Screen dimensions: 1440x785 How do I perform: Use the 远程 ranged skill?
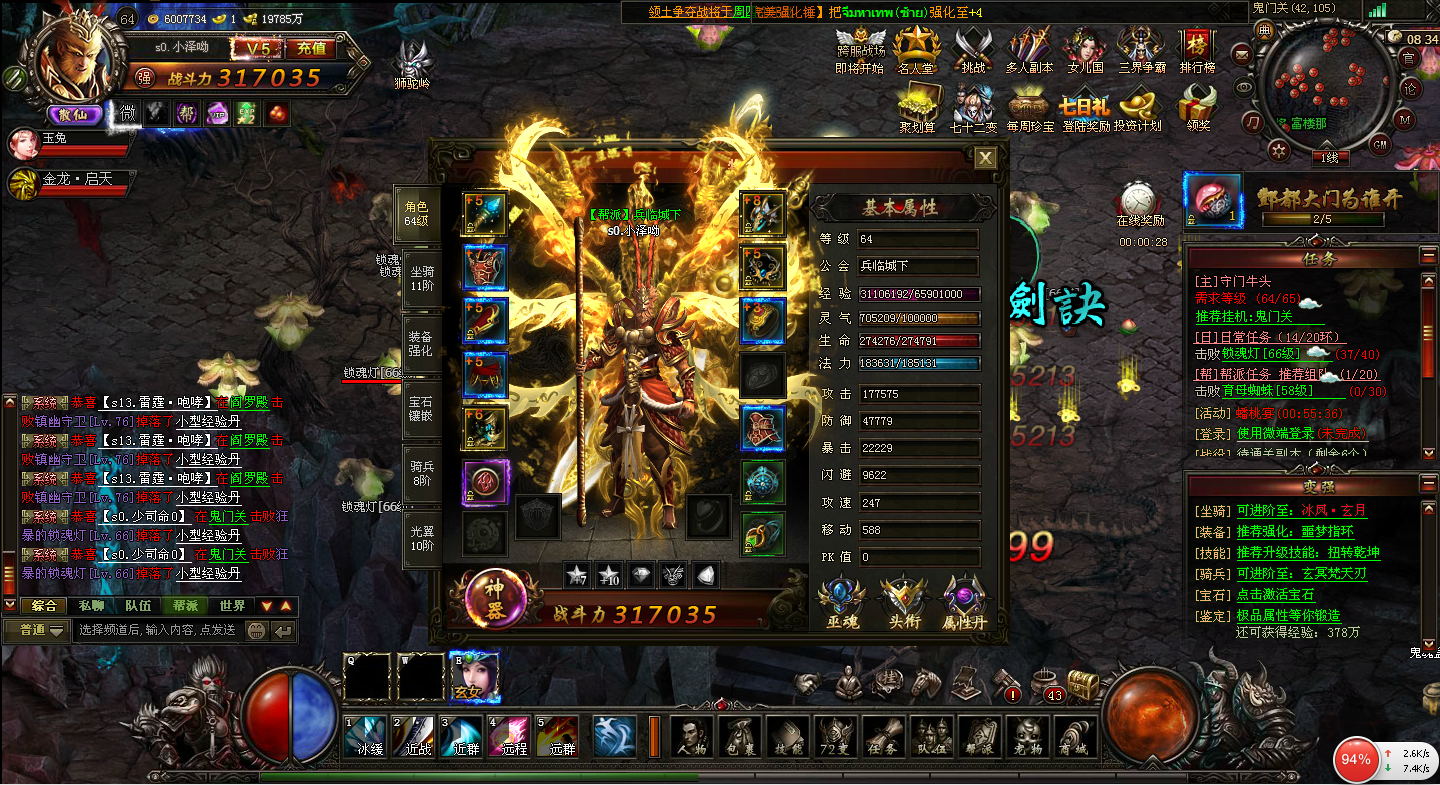pyautogui.click(x=510, y=736)
